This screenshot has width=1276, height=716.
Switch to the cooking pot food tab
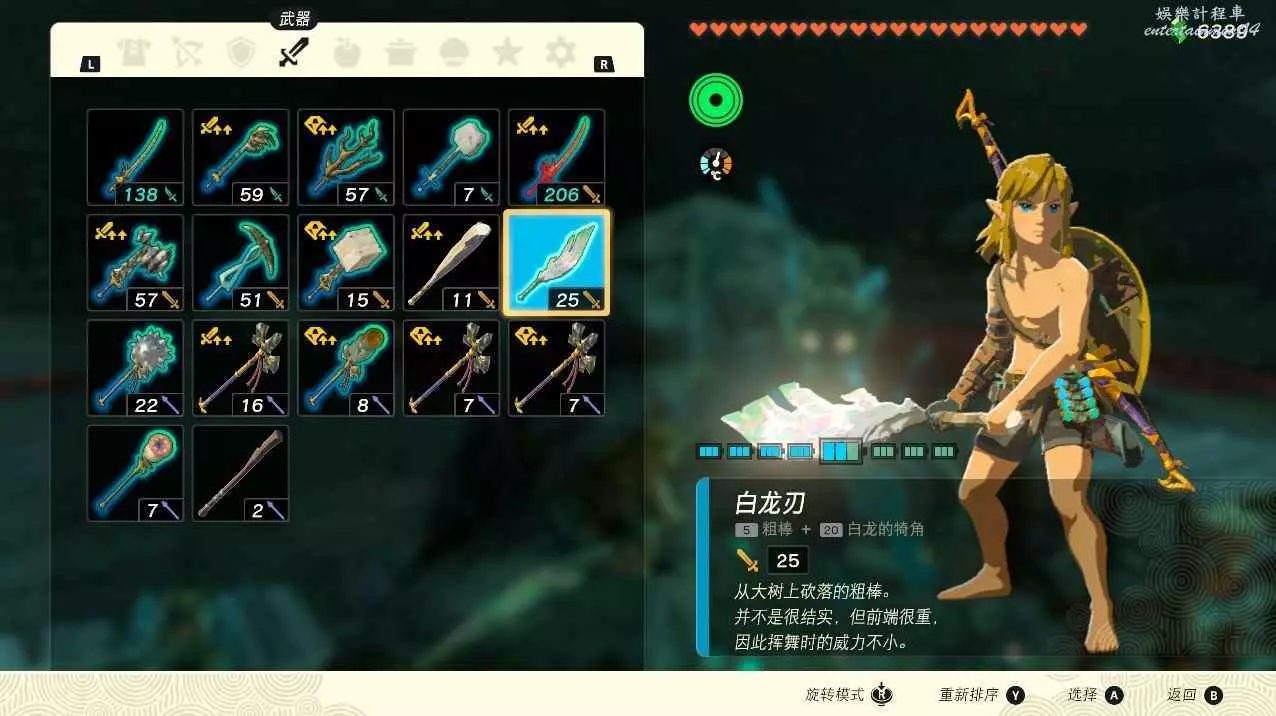(401, 52)
